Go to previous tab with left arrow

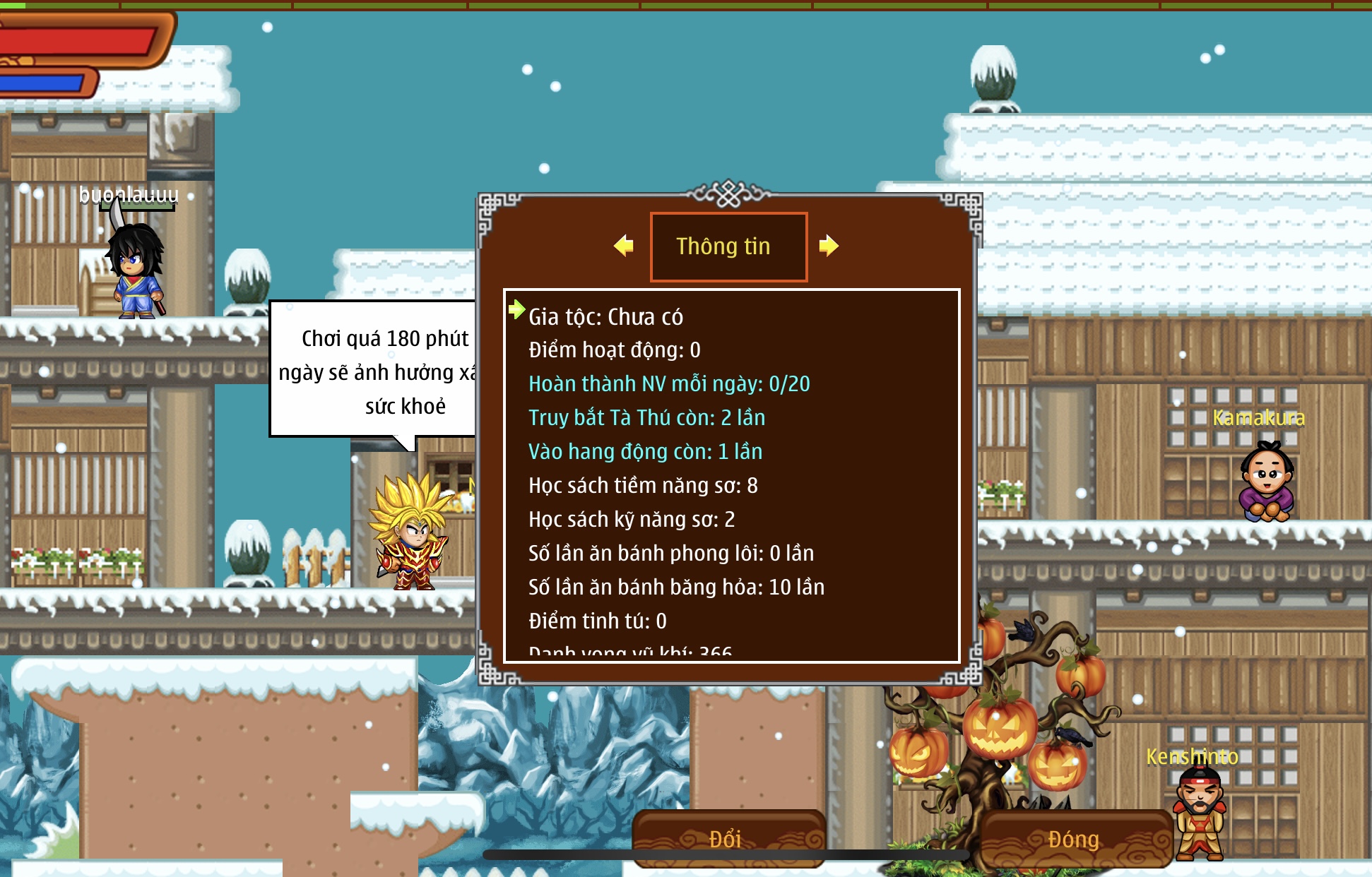(x=623, y=246)
